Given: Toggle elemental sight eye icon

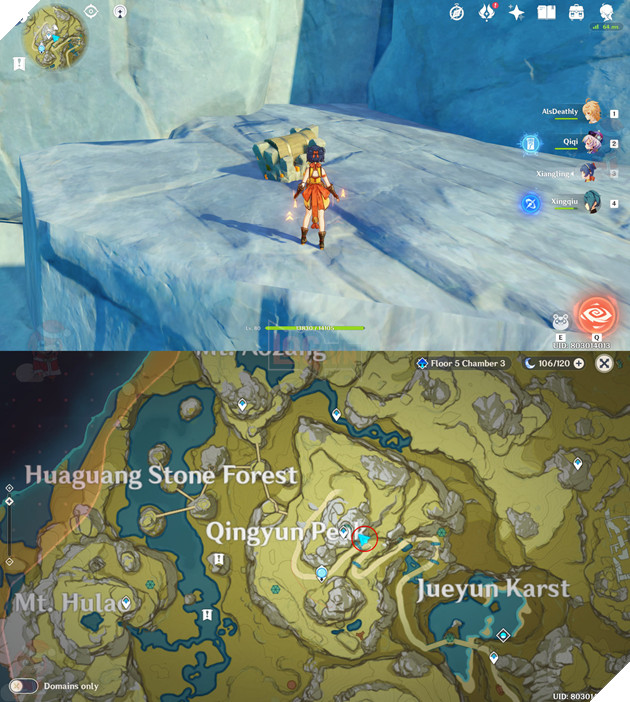Looking at the screenshot, I should point(90,12).
